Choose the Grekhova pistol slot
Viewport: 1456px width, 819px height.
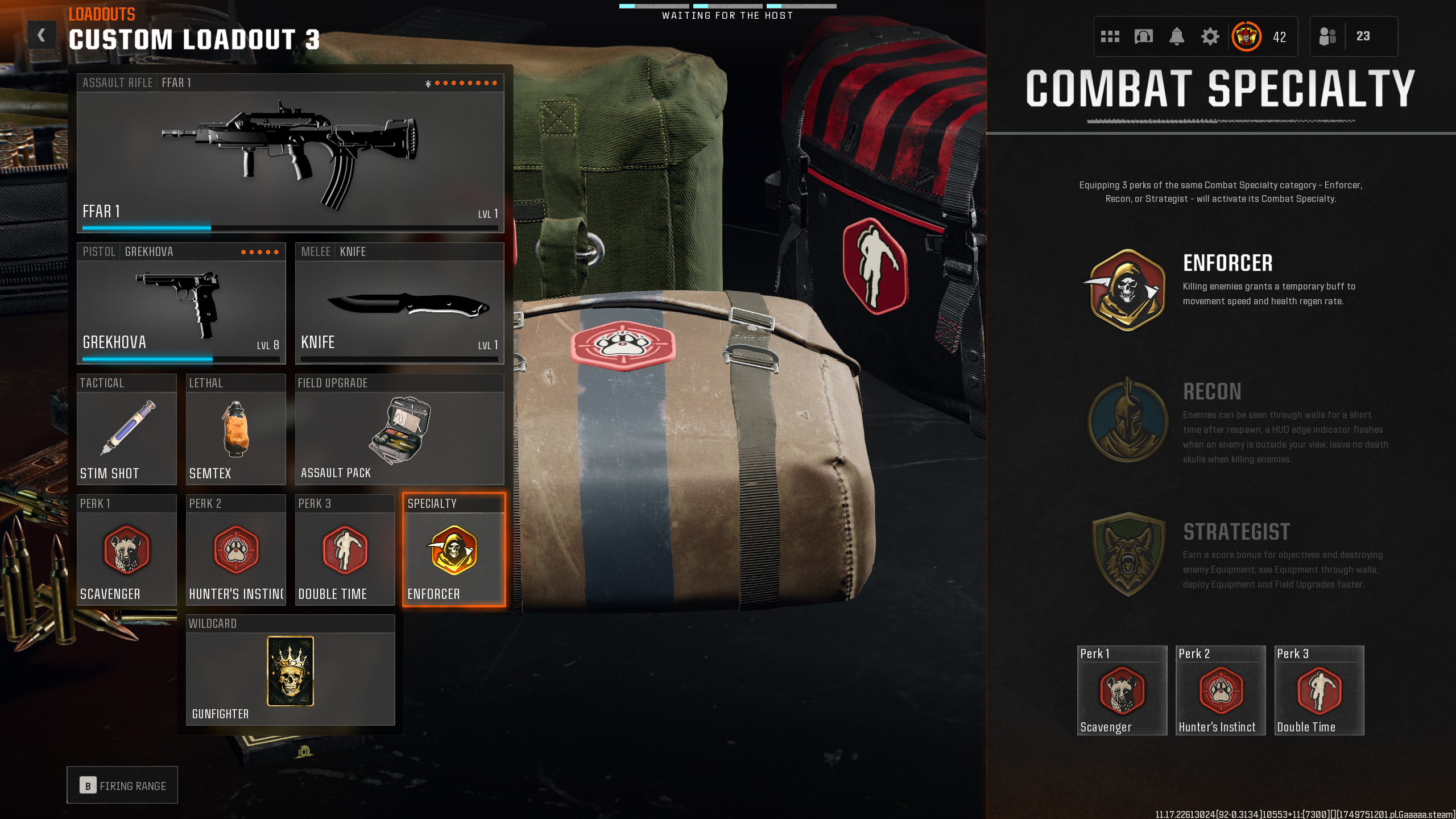pyautogui.click(x=181, y=304)
